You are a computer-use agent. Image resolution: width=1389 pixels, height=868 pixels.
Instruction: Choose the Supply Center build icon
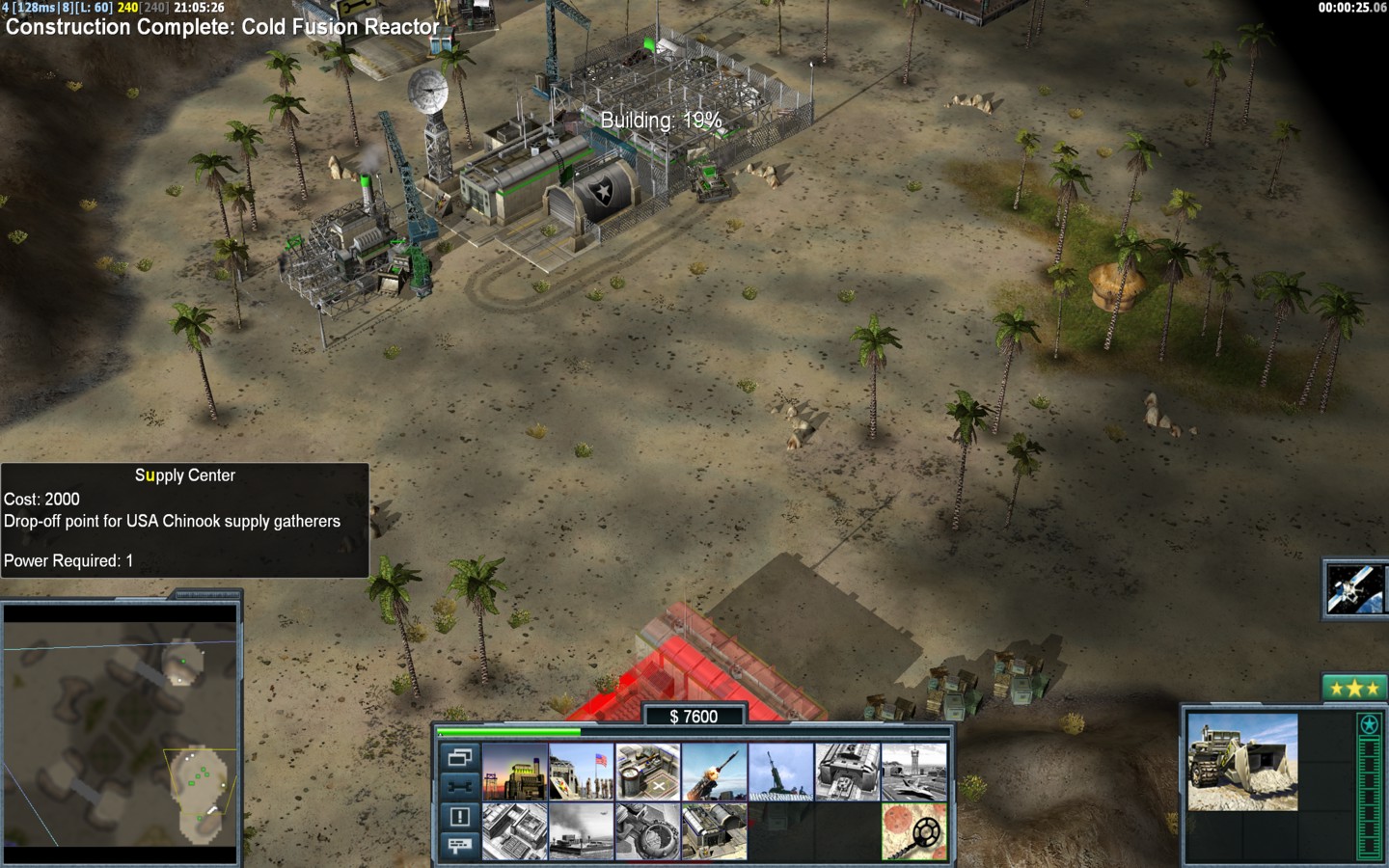tap(648, 772)
